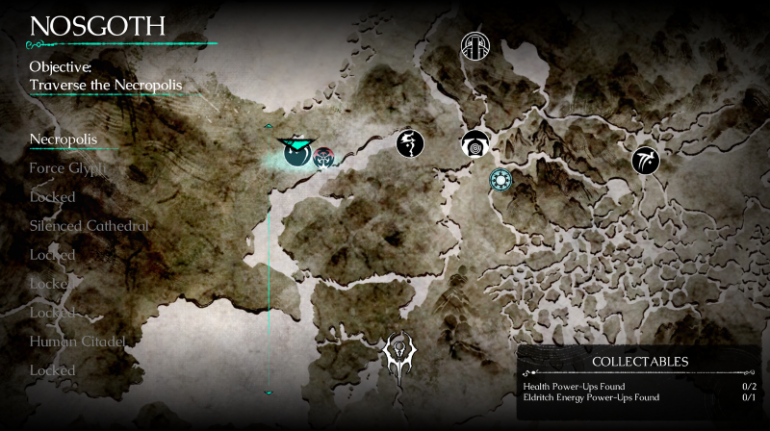Select the pillared gate marker at the map's top
770x431 pixels.
[474, 47]
